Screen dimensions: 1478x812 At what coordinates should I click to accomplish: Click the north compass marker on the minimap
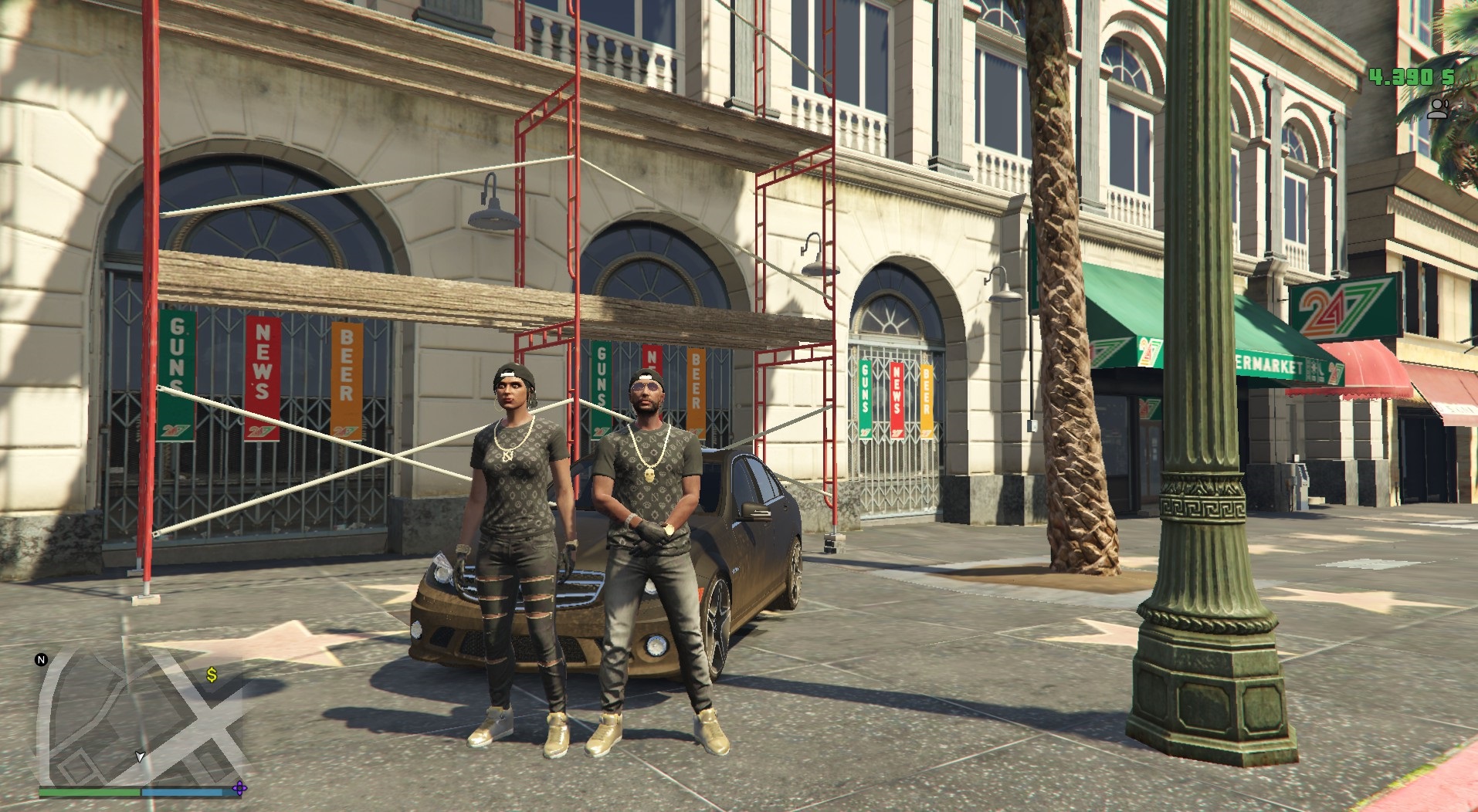tap(42, 660)
